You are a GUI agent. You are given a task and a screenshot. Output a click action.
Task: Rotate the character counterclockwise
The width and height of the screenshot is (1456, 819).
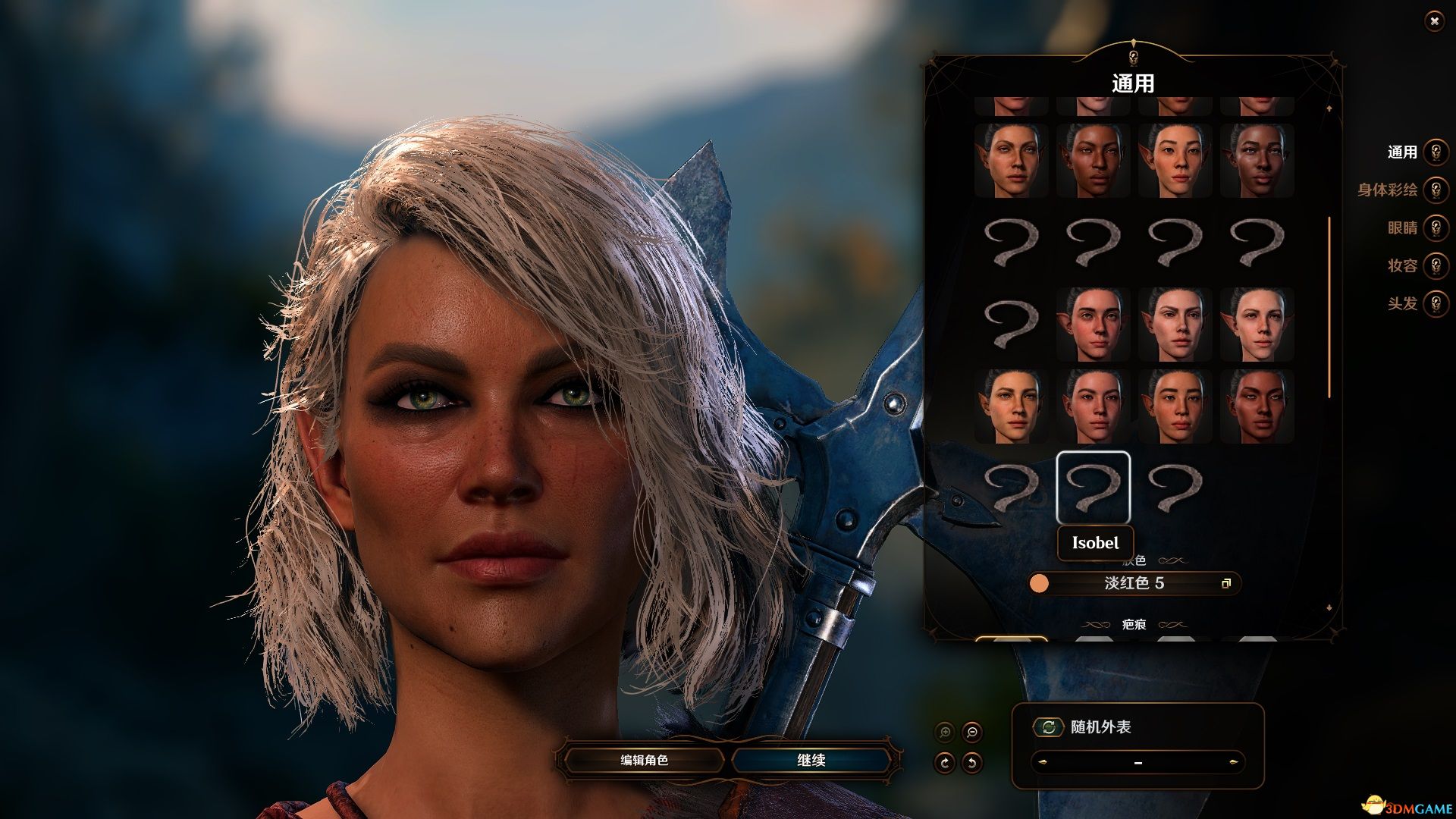pos(971,763)
